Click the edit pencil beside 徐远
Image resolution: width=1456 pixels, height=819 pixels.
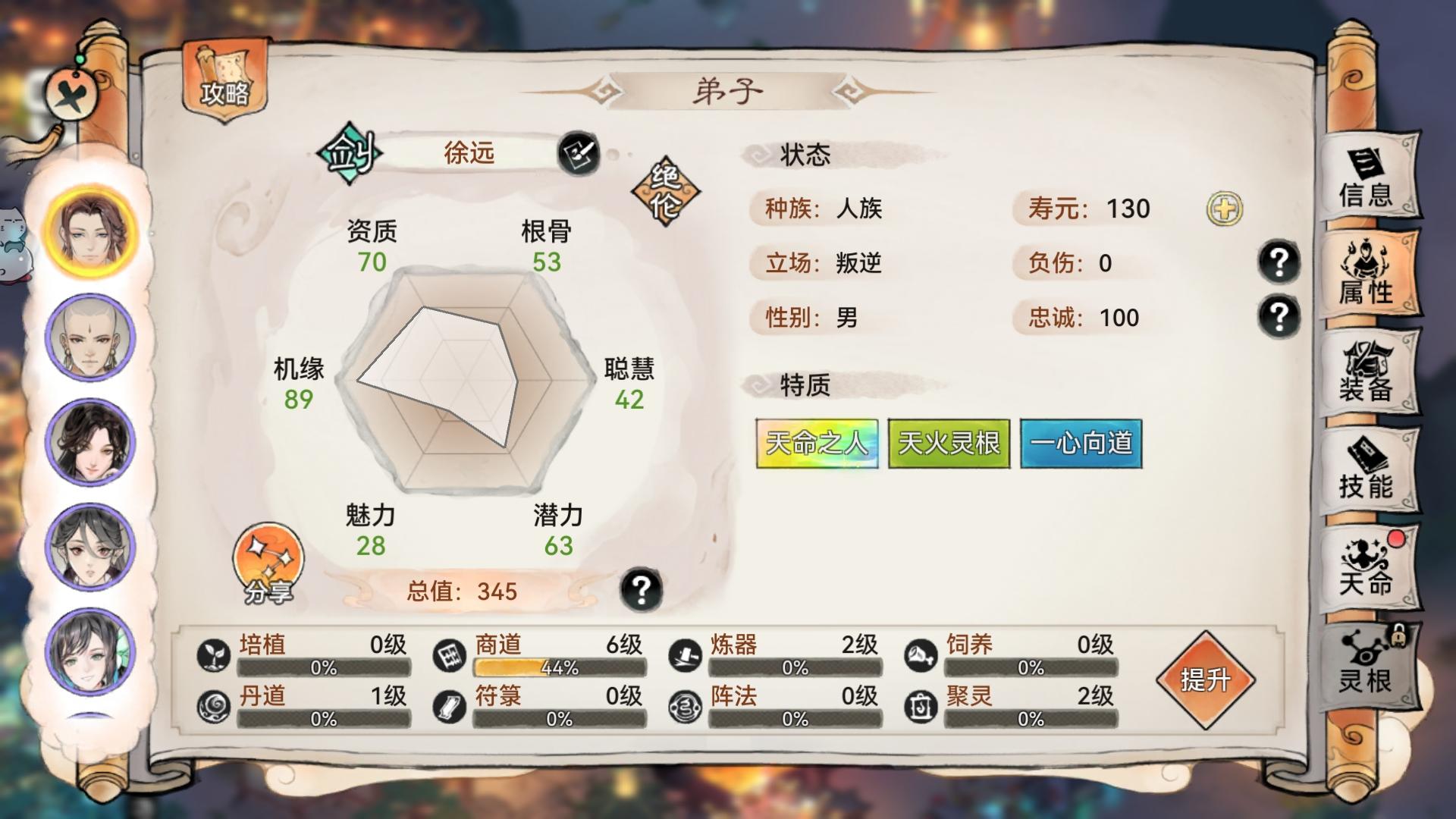[x=579, y=155]
